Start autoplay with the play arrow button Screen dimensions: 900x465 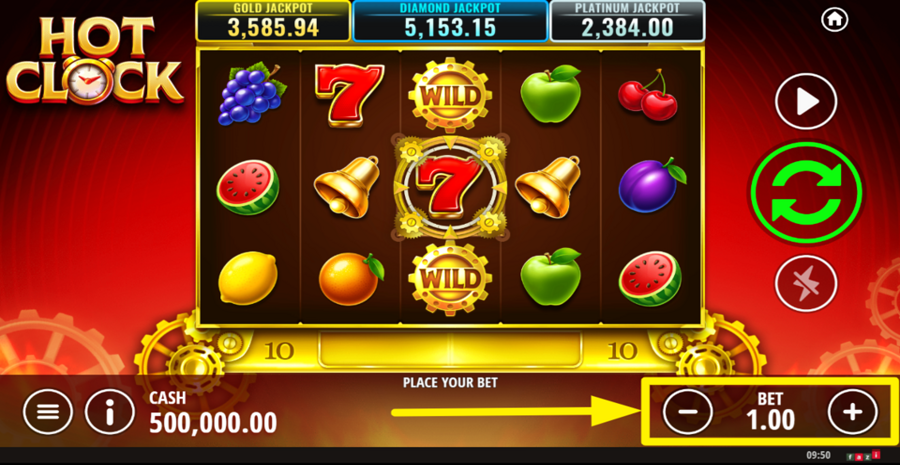point(806,101)
